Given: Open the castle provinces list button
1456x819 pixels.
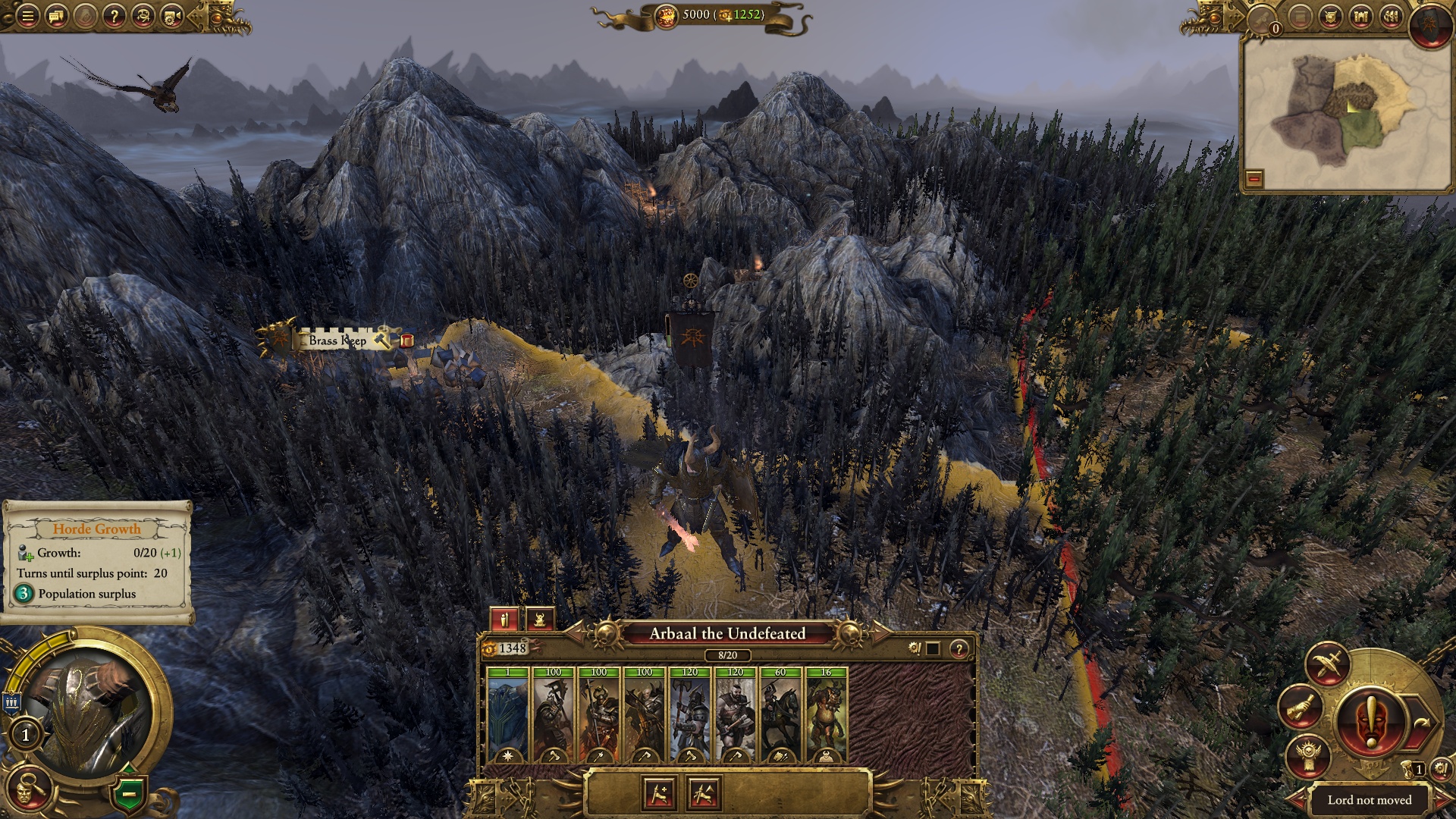Looking at the screenshot, I should [1360, 16].
